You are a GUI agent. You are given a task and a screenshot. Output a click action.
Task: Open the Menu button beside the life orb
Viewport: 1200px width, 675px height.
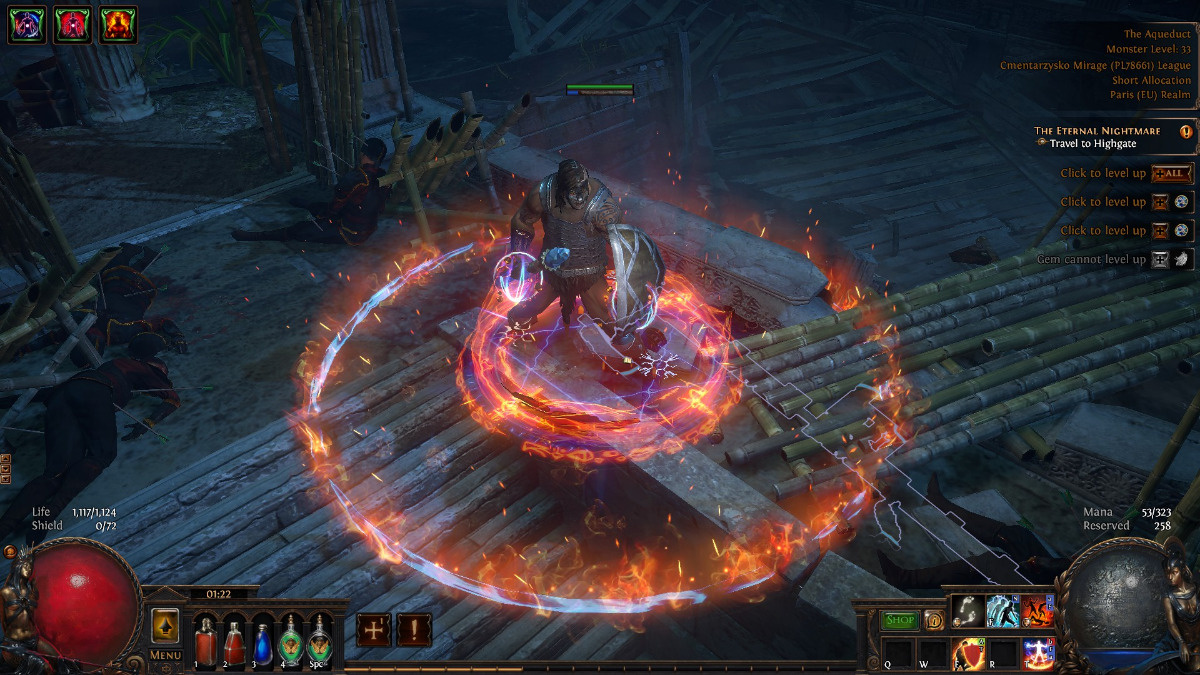(x=165, y=656)
